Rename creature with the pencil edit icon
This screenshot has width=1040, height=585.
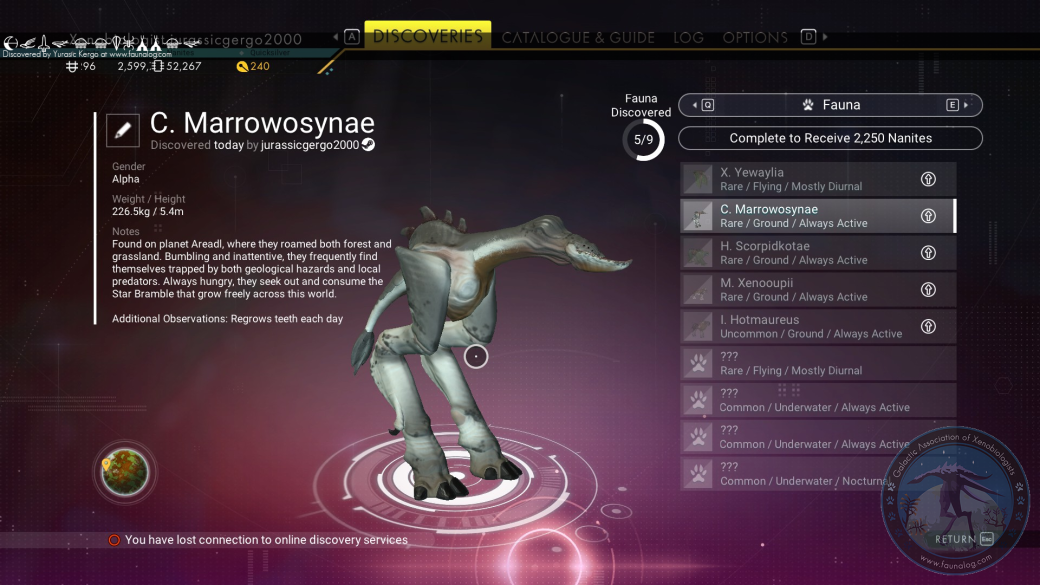(123, 130)
